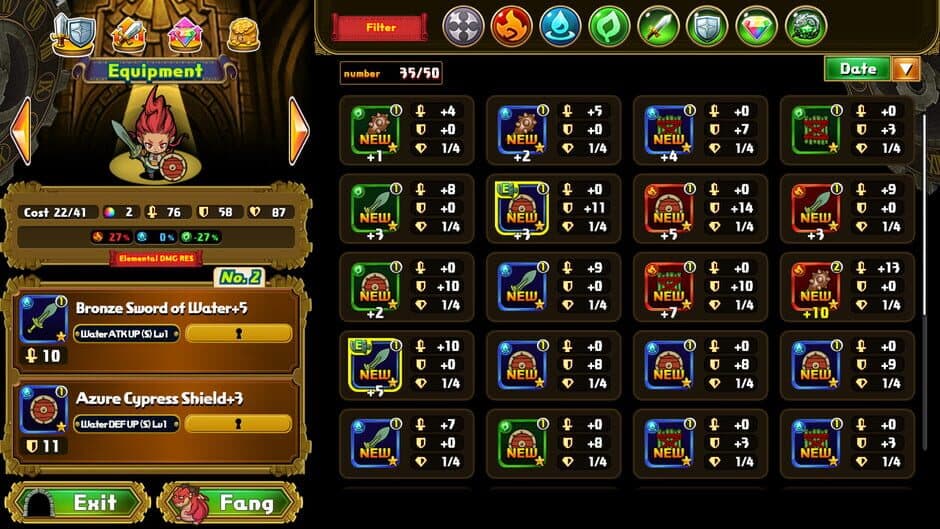
Task: Select the fire element filter
Action: (x=512, y=26)
